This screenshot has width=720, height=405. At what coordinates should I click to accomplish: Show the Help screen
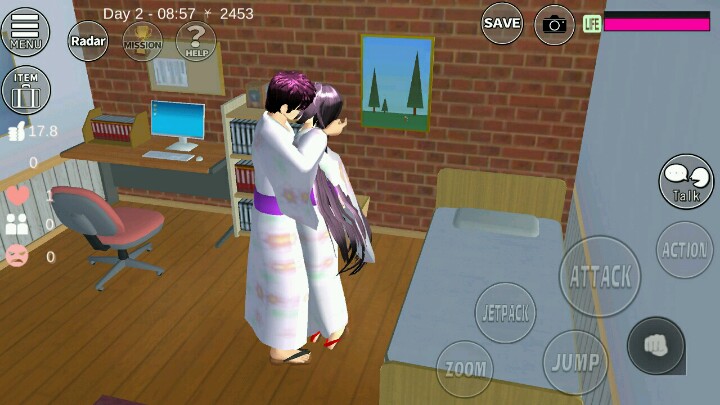[x=196, y=41]
